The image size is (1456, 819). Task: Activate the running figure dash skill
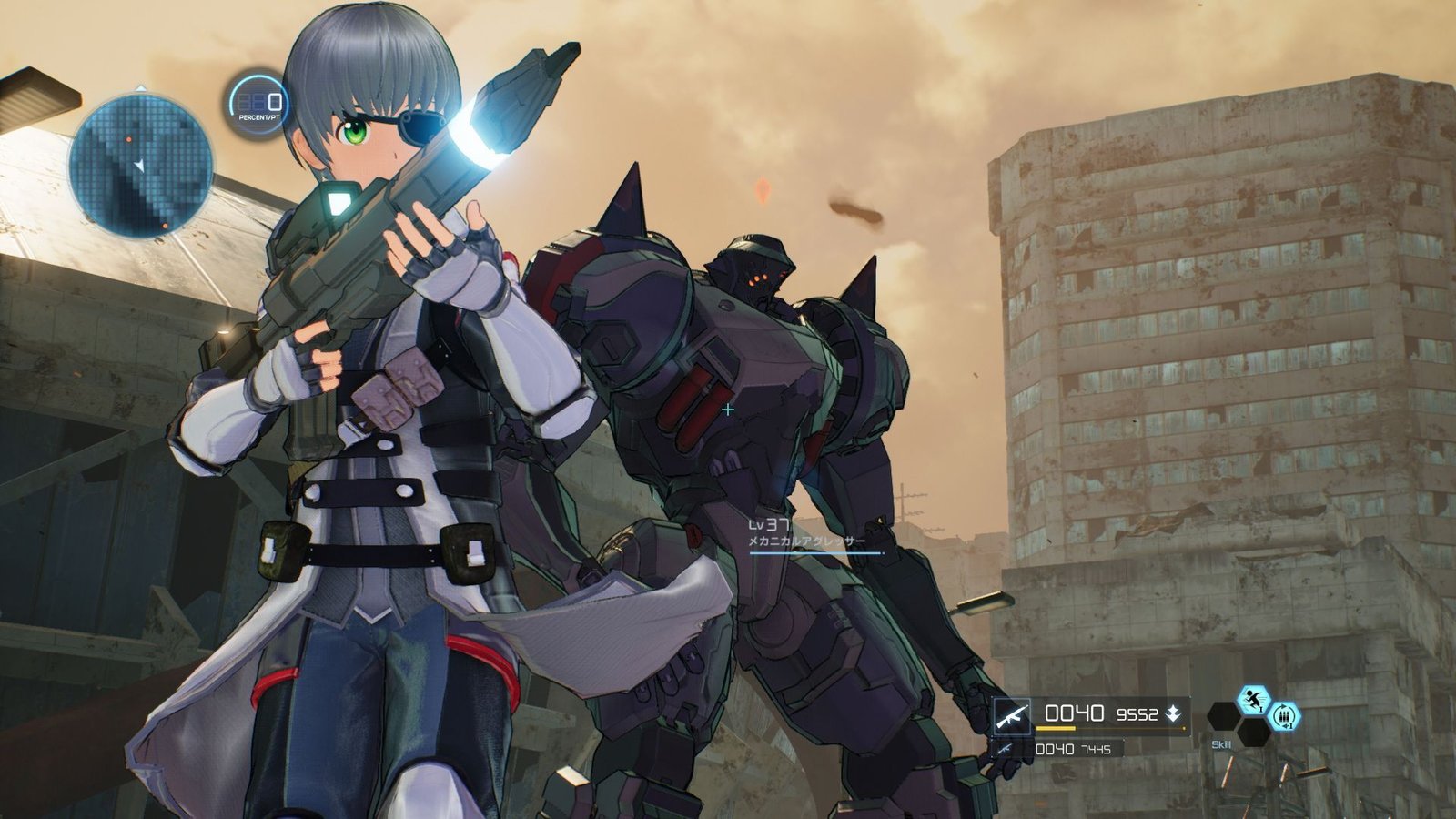tap(1254, 700)
